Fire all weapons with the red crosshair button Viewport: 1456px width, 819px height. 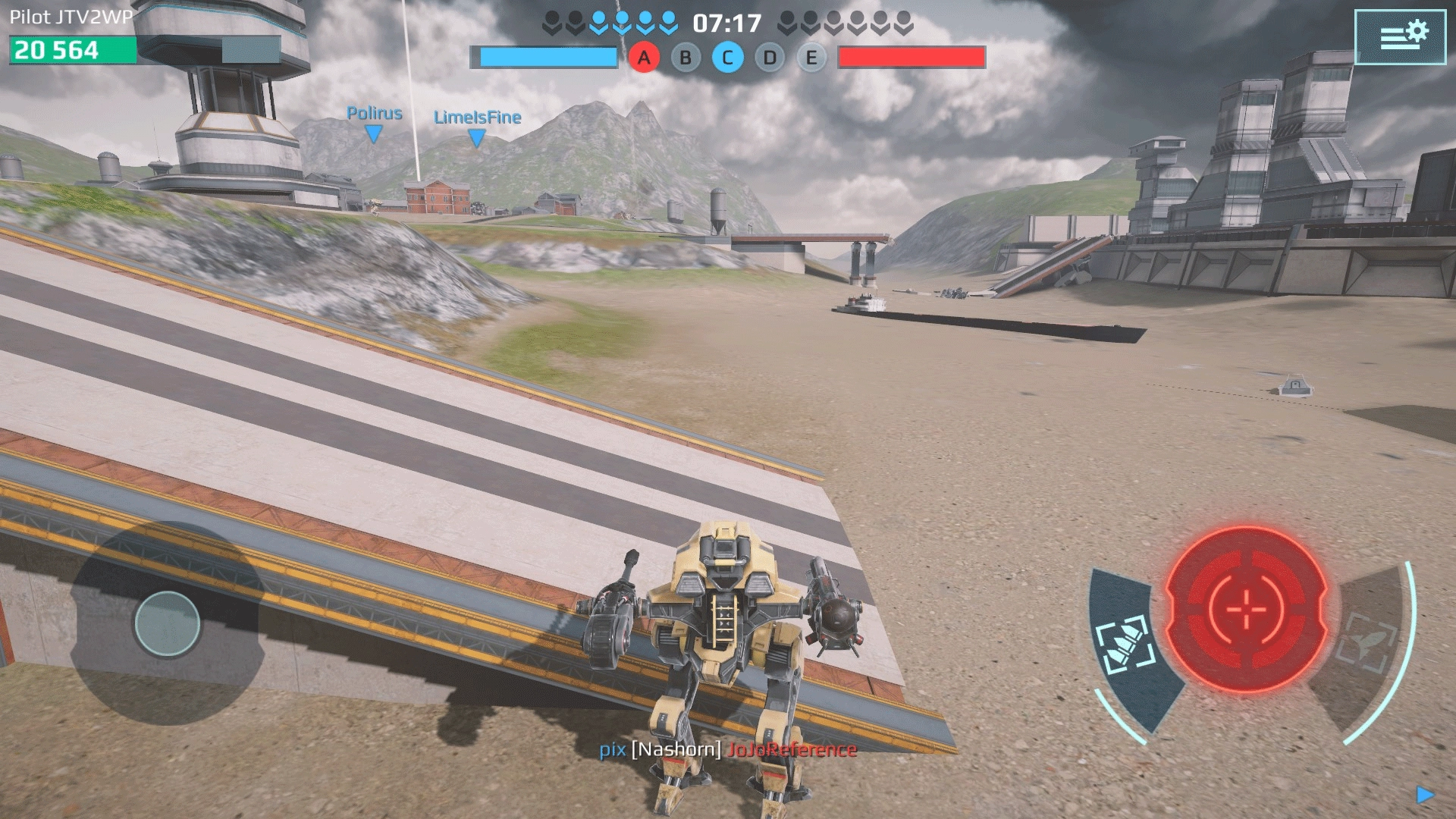tap(1245, 609)
